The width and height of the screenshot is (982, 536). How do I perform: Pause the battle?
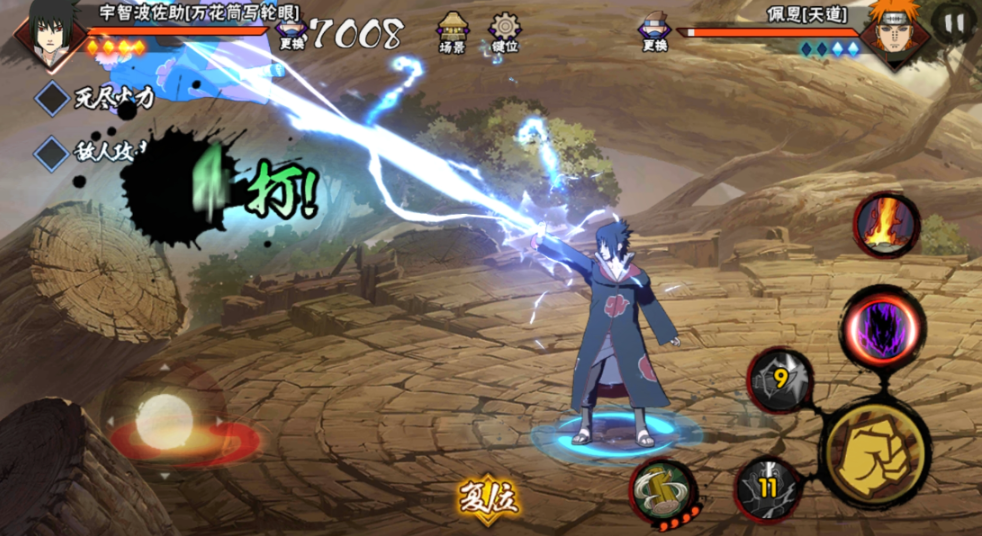click(x=954, y=22)
